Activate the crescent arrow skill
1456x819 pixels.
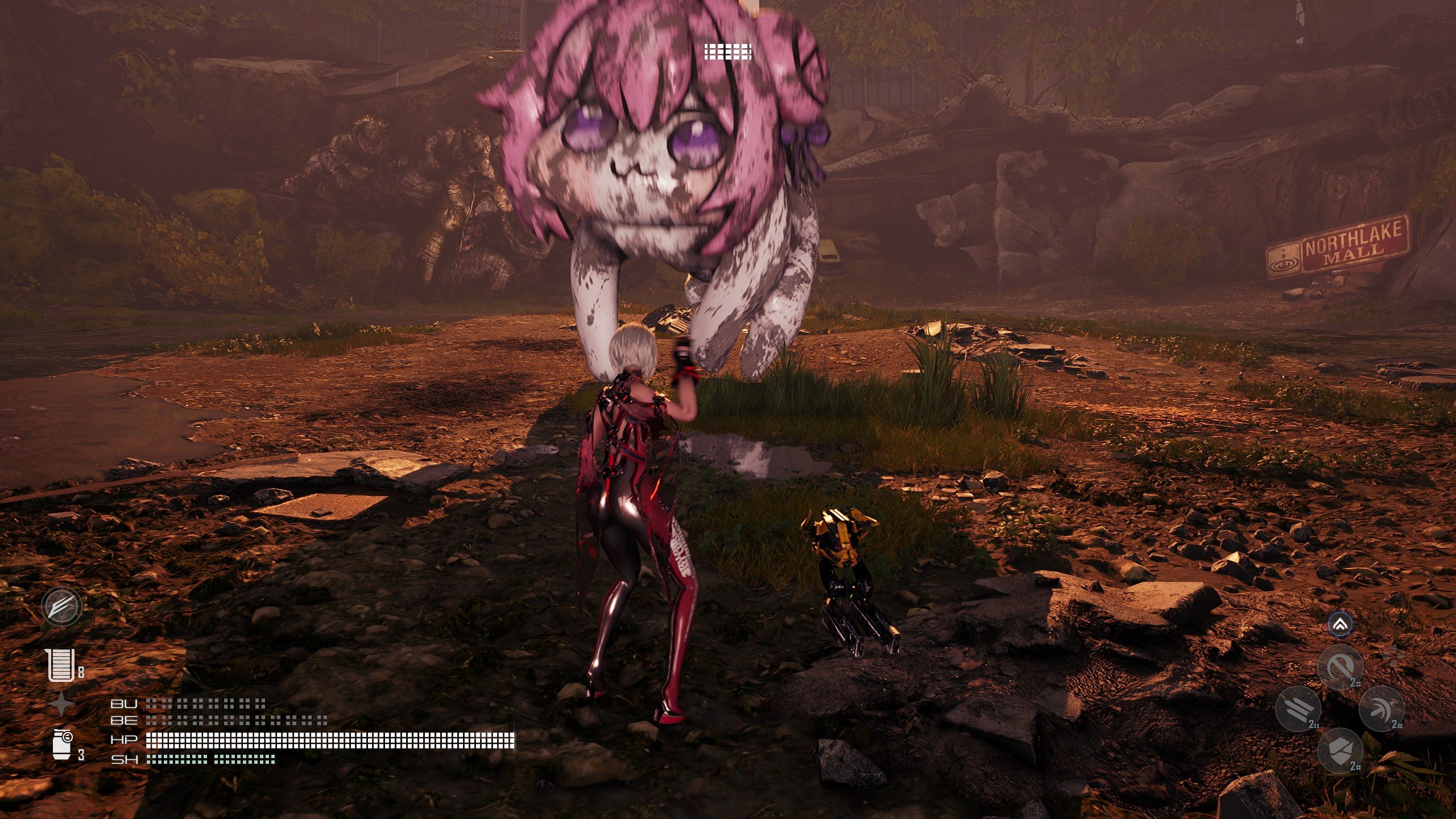(x=1381, y=709)
